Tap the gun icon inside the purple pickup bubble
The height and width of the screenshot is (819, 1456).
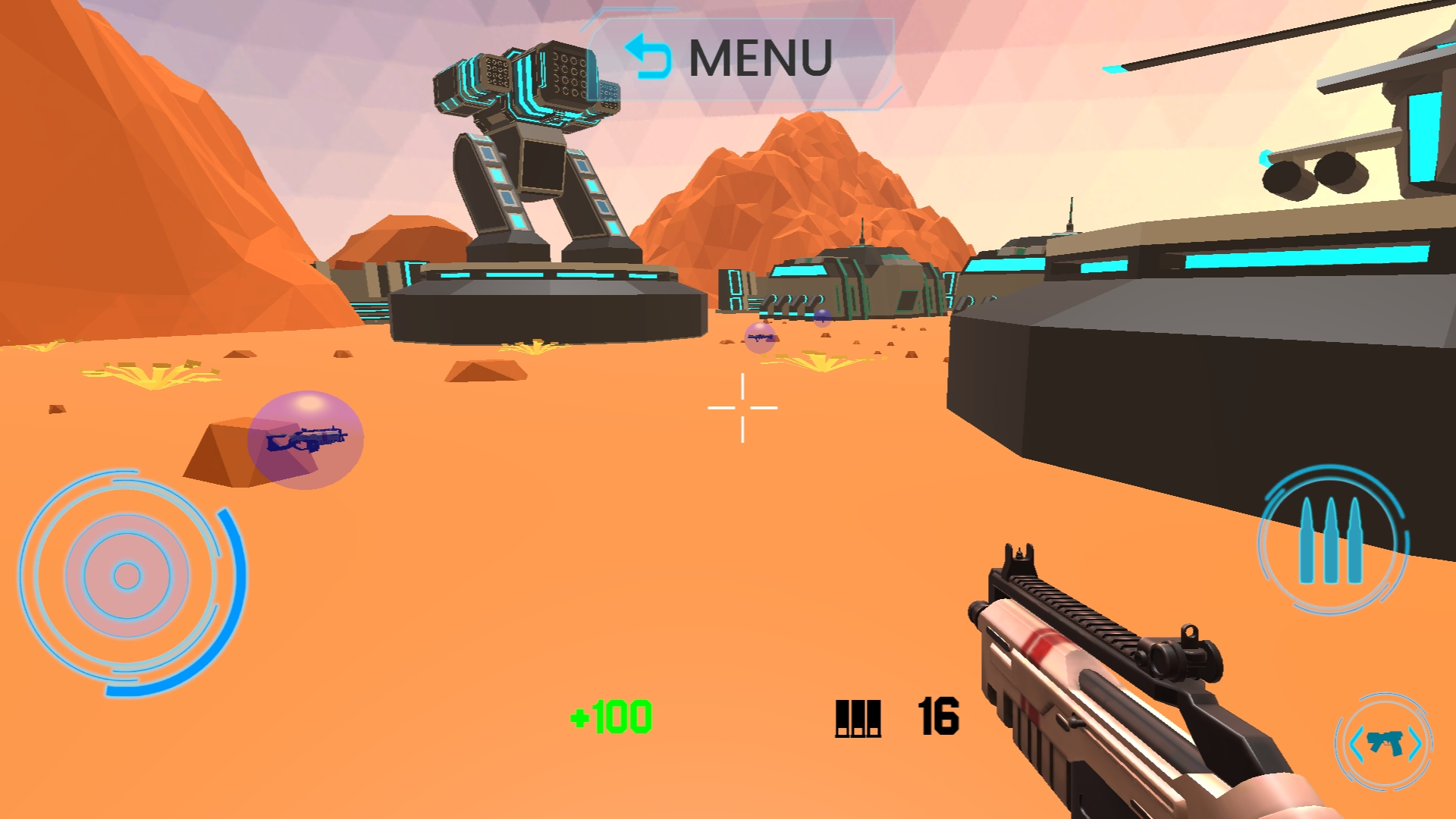[x=306, y=440]
